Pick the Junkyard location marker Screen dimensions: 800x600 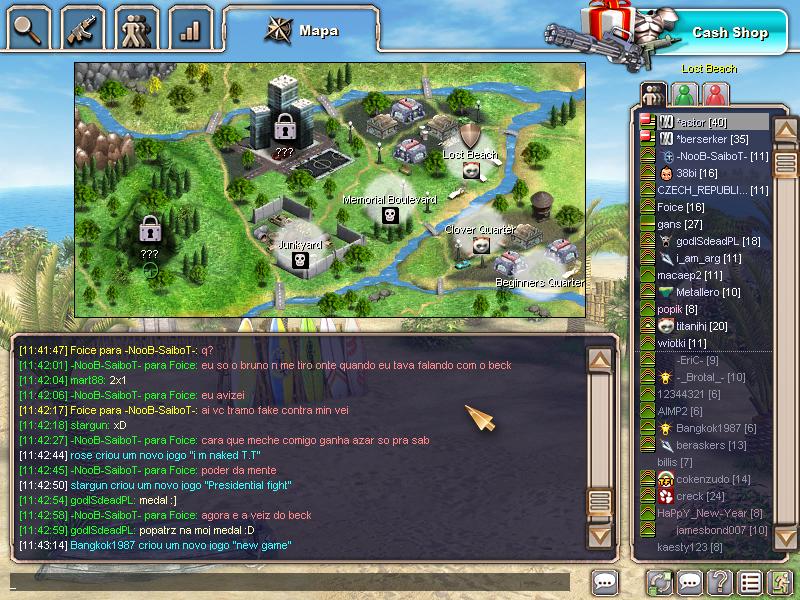click(298, 260)
